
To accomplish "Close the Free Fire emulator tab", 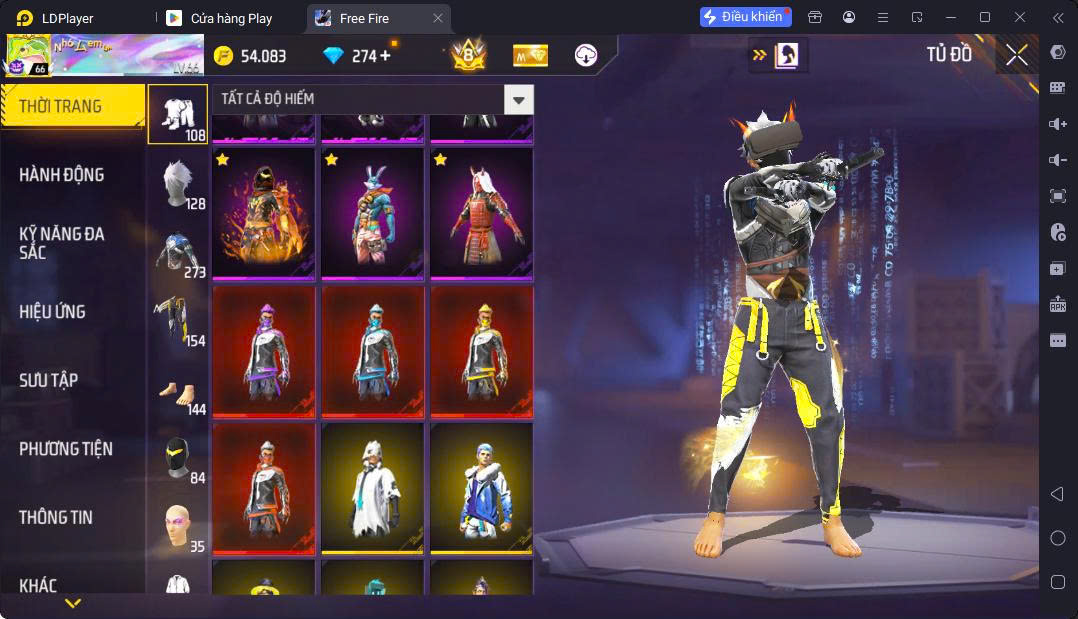I will coord(437,18).
